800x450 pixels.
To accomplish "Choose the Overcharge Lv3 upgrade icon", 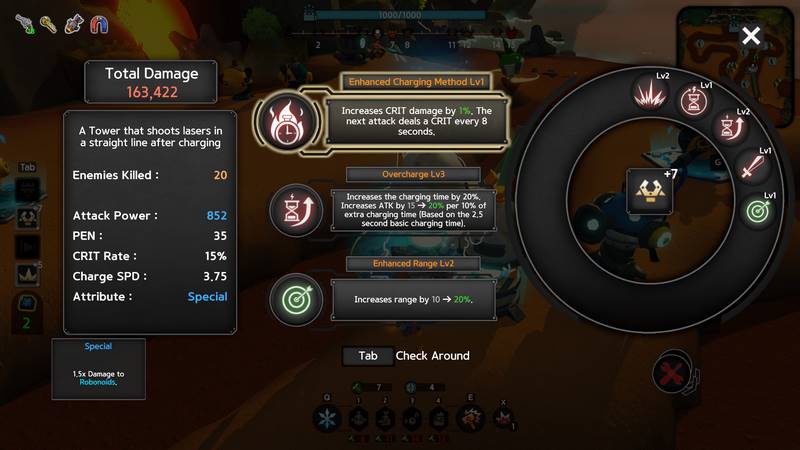I will pyautogui.click(x=296, y=211).
